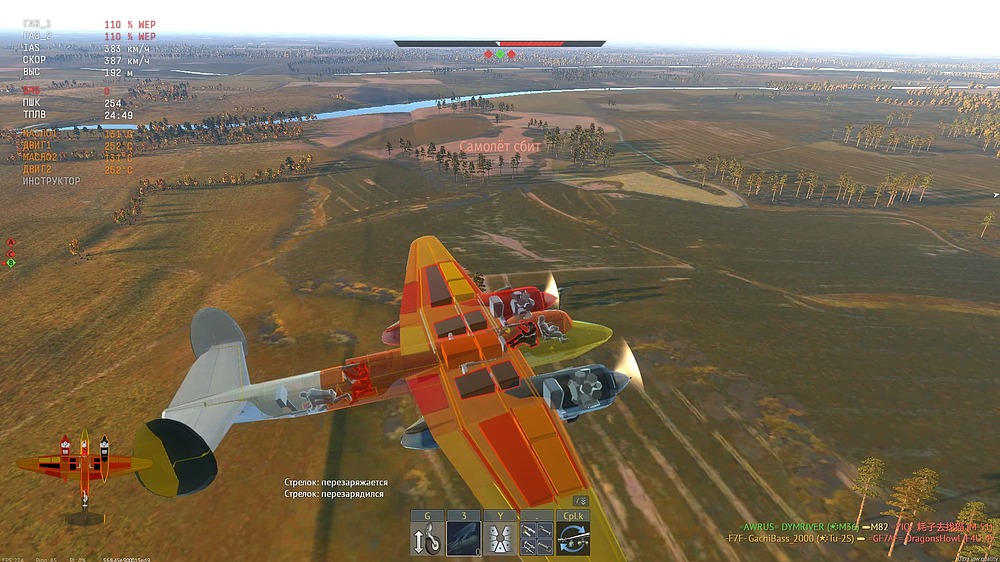Screen dimensions: 1000x562
Task: Select the dark rocket weapon slot
Action: coord(464,539)
